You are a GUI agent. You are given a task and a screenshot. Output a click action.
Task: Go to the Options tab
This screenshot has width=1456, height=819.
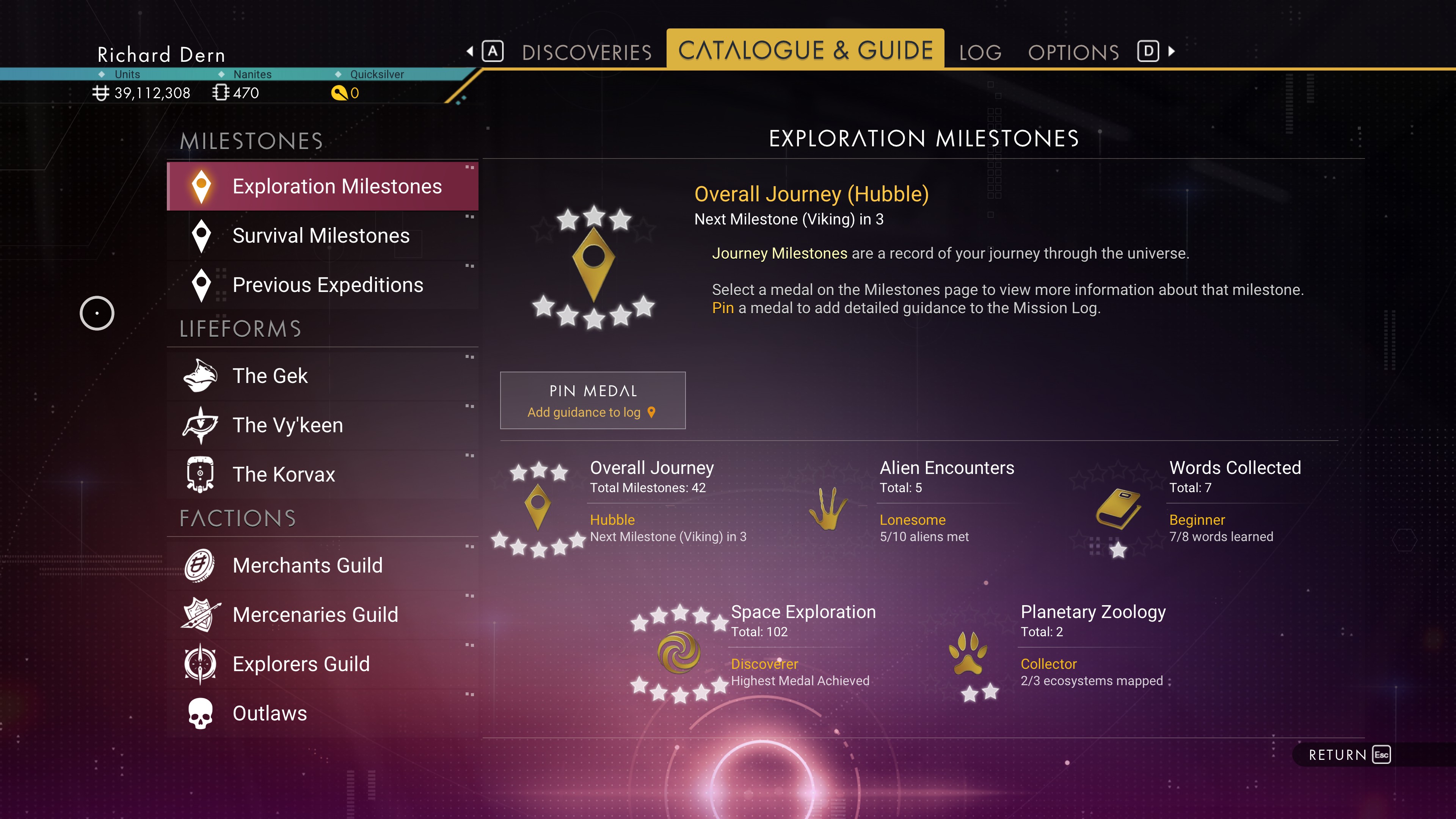coord(1073,53)
